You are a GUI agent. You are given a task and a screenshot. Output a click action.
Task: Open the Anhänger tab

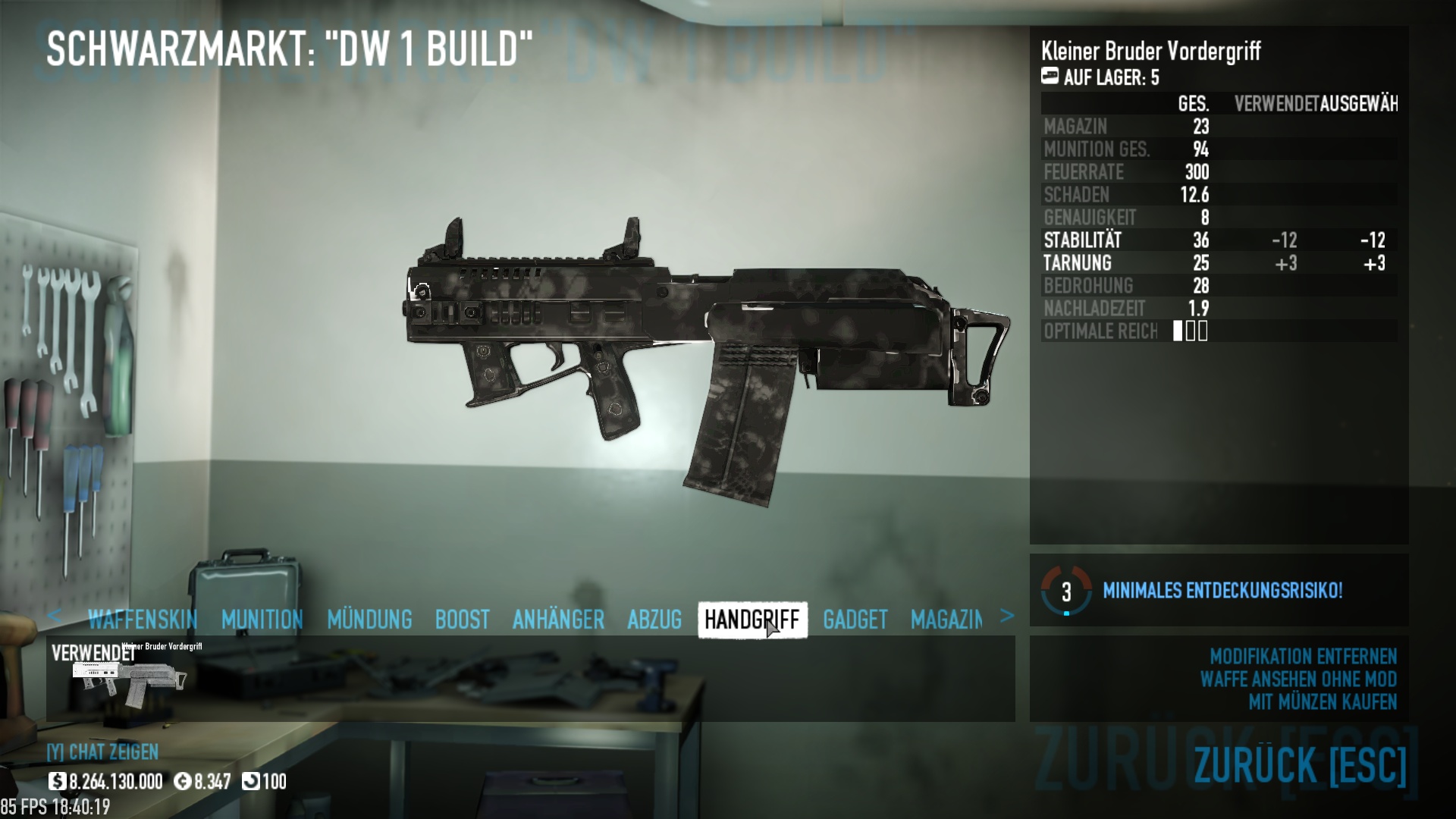pyautogui.click(x=558, y=620)
